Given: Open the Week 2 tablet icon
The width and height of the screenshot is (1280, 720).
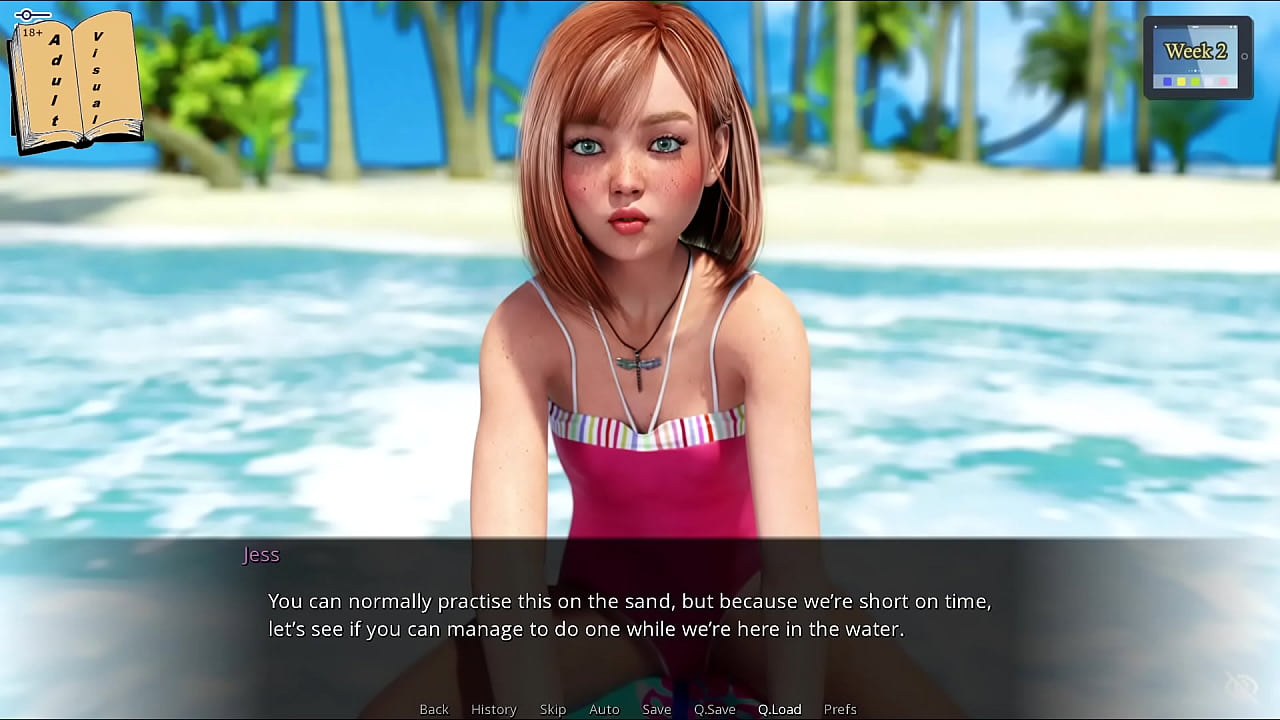Looking at the screenshot, I should pos(1197,58).
